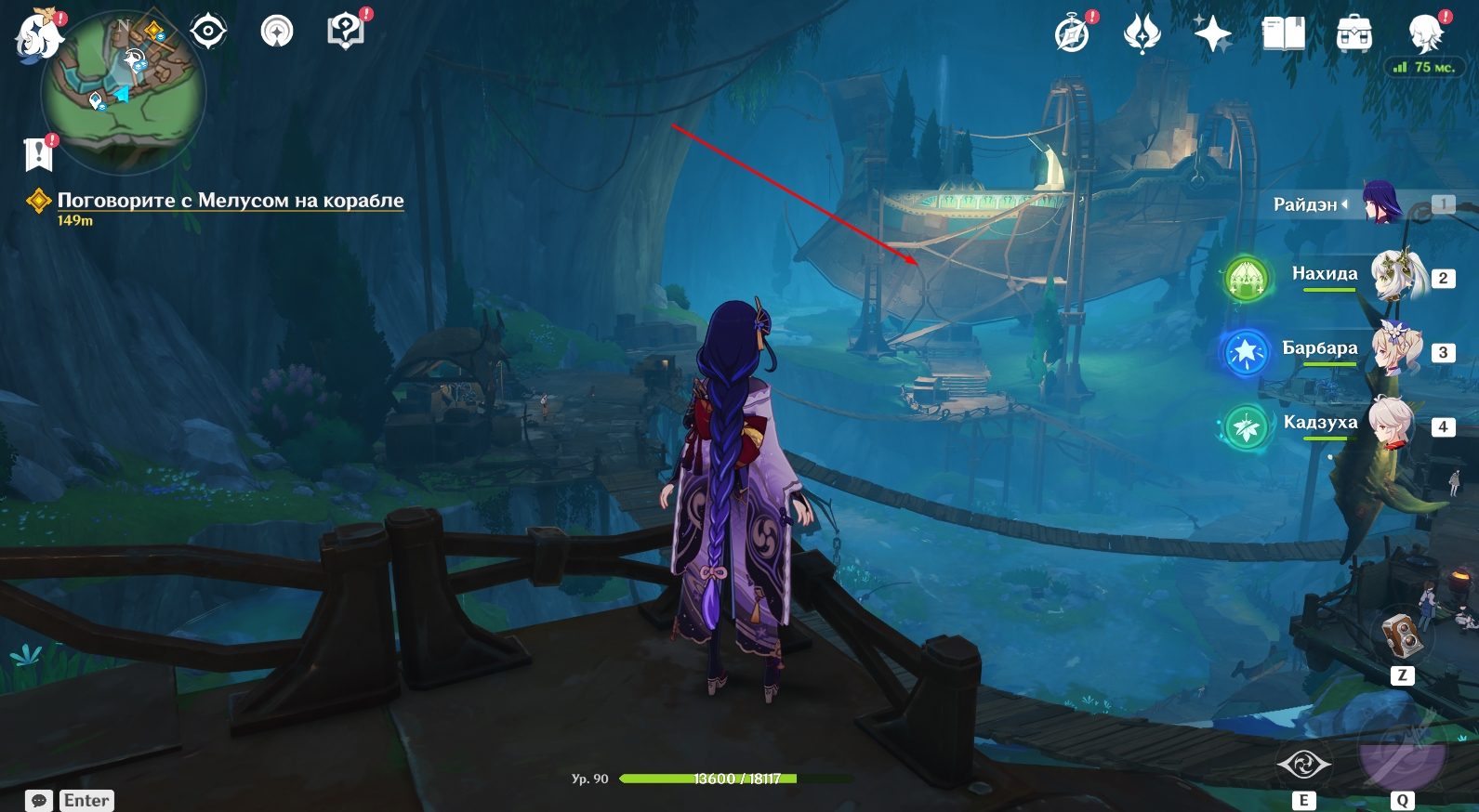Select the tracked quest about Melus
The image size is (1479, 812).
pos(230,201)
